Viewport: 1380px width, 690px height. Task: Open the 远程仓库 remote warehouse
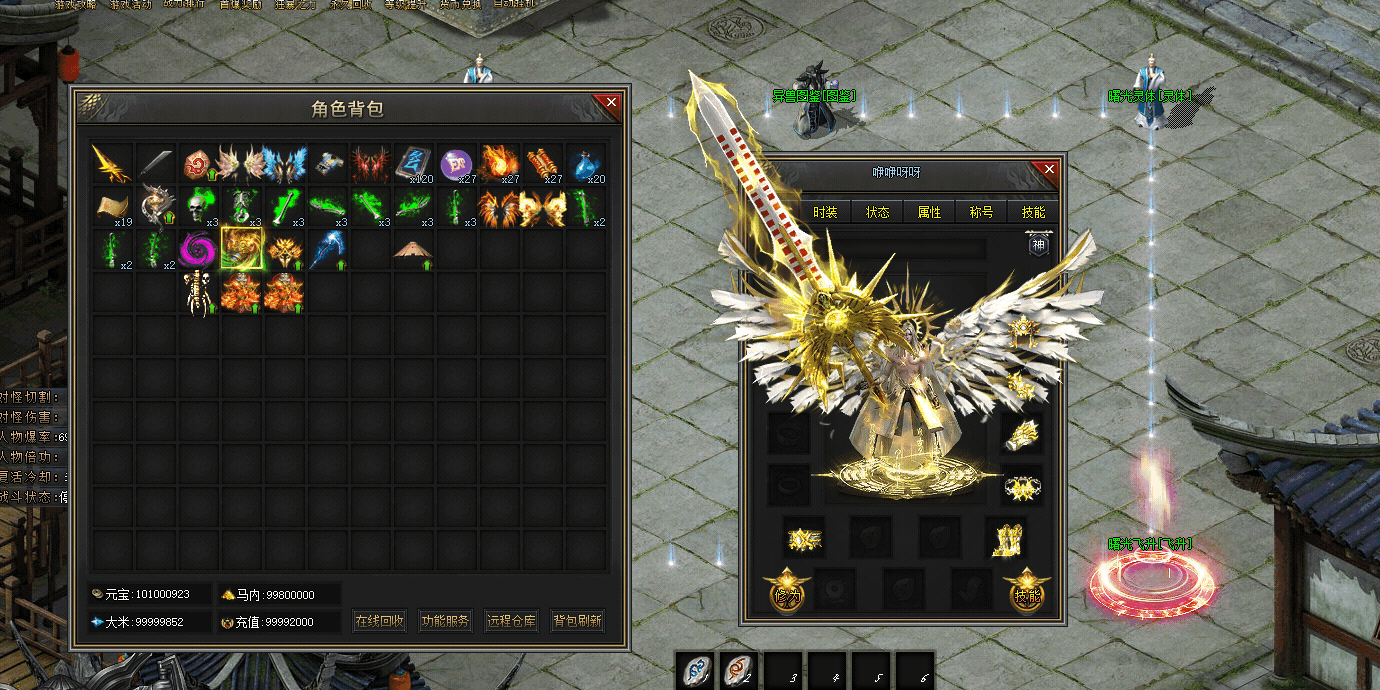511,621
